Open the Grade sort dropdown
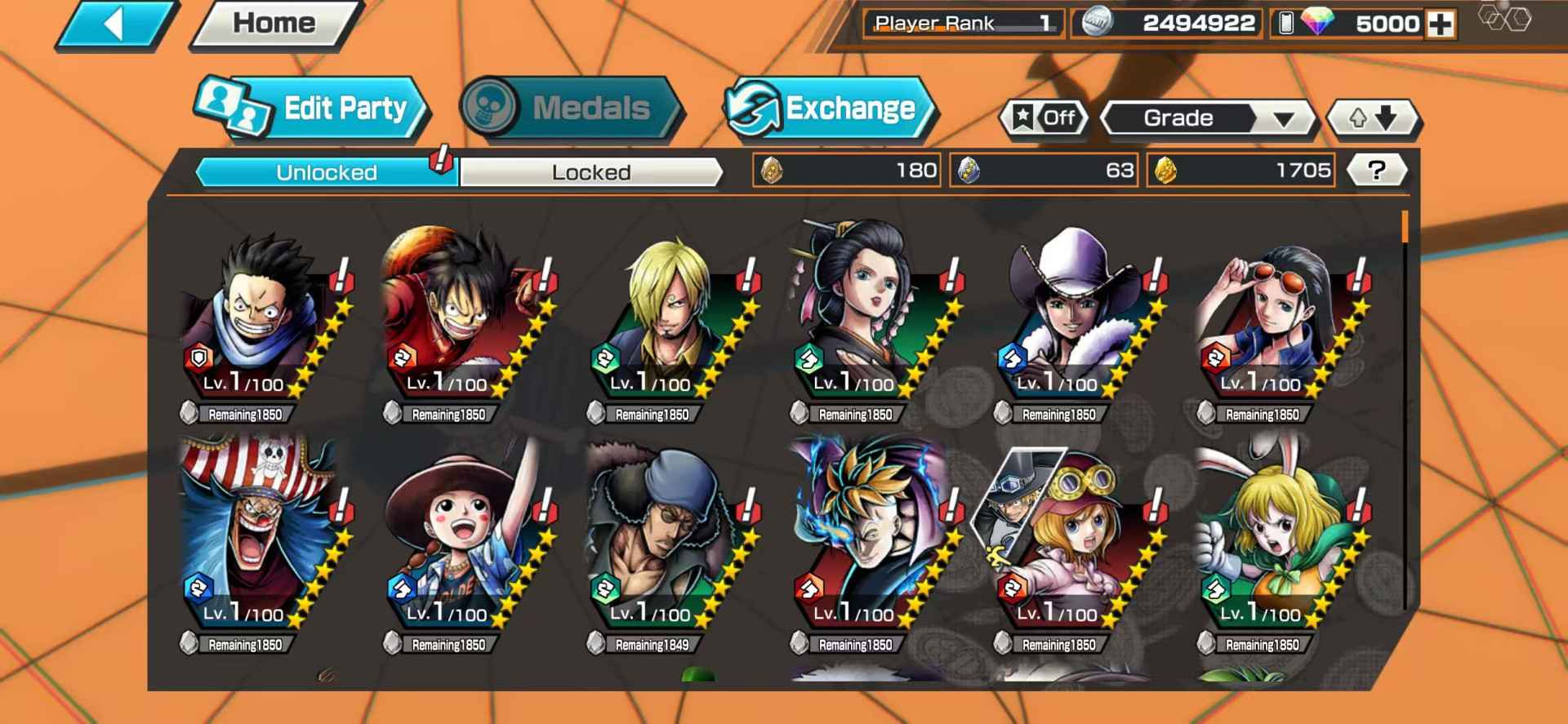 point(1207,119)
